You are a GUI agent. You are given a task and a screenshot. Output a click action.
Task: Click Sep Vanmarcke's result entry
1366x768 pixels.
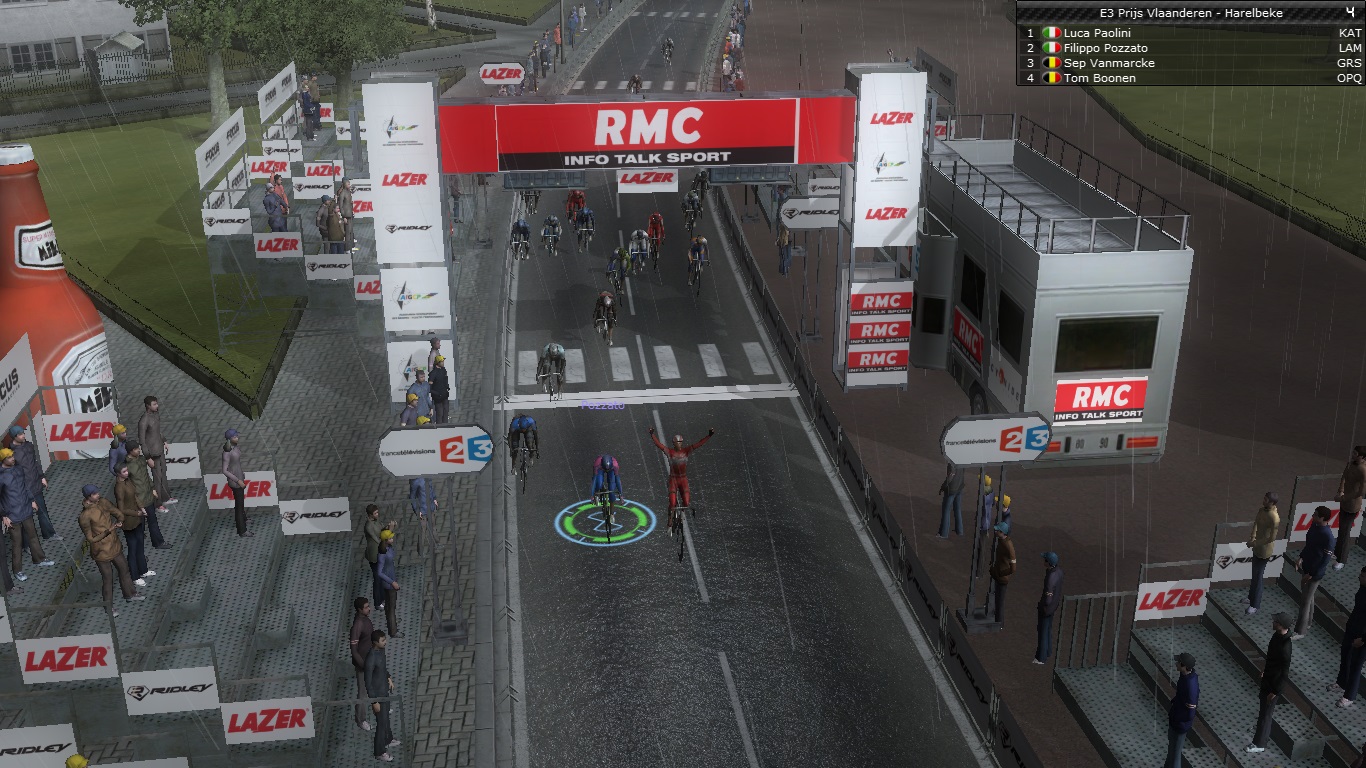point(1109,63)
